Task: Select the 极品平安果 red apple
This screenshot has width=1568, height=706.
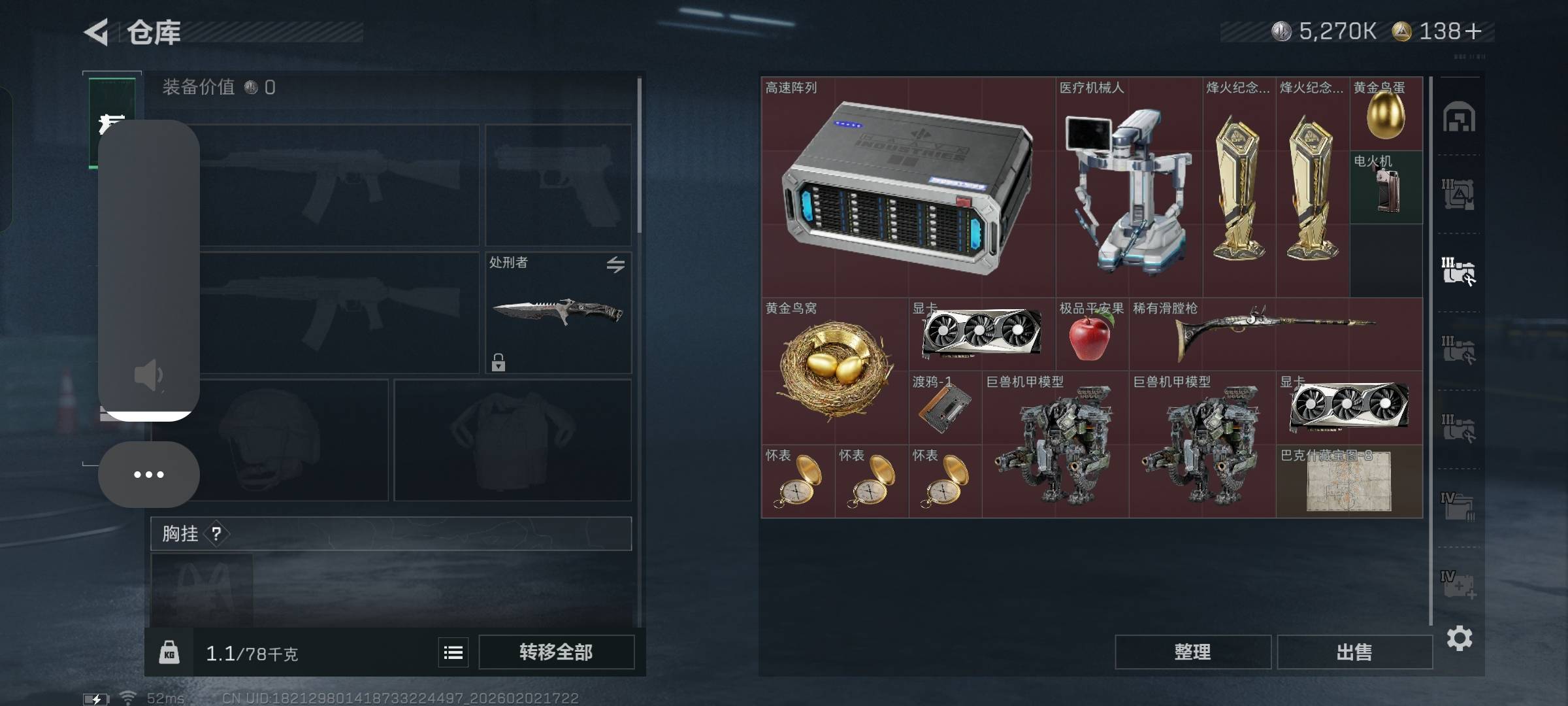Action: [1090, 335]
